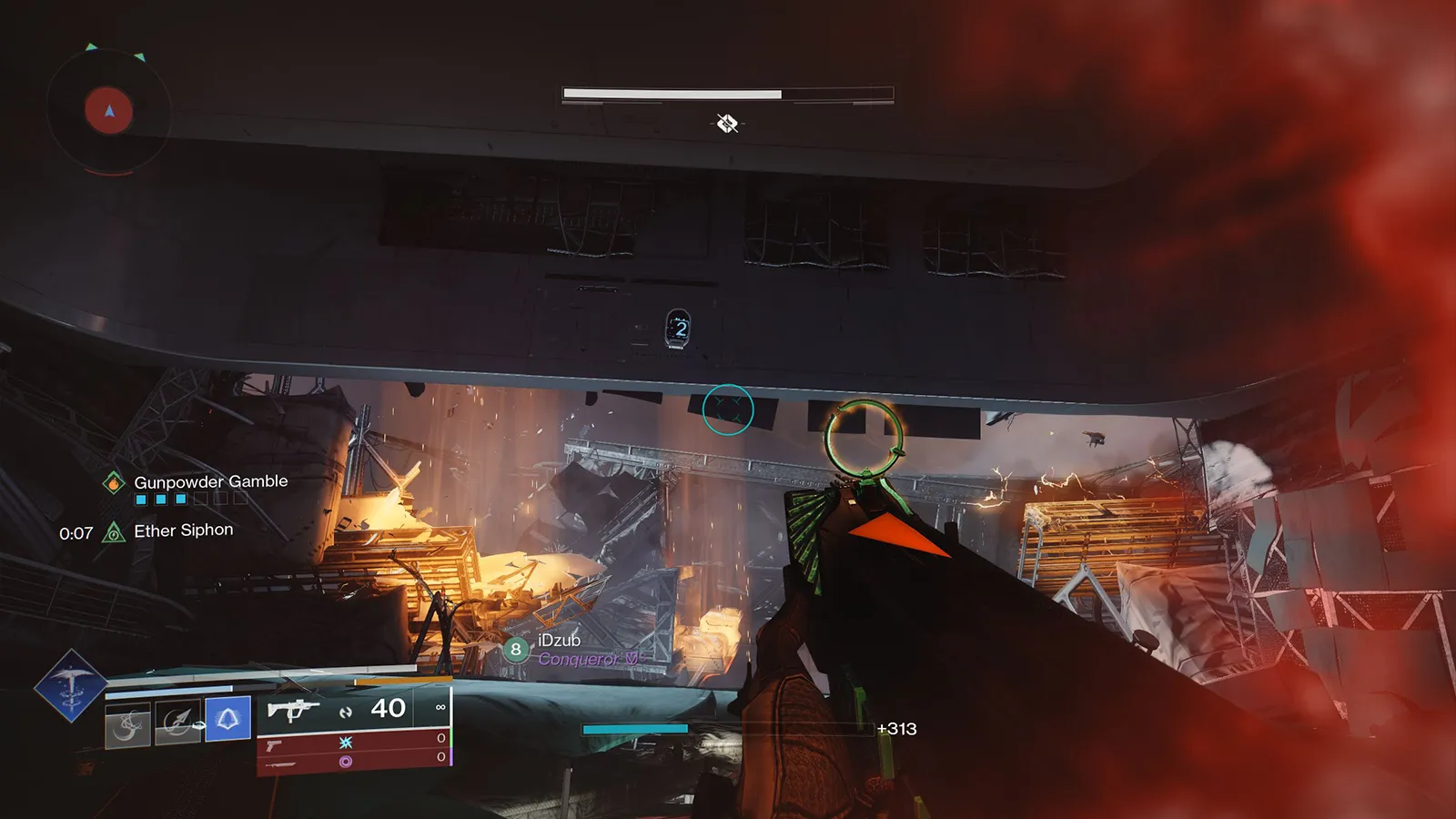This screenshot has height=819, width=1456.
Task: Select the numbered objective waypoint marker
Action: pyautogui.click(x=678, y=329)
